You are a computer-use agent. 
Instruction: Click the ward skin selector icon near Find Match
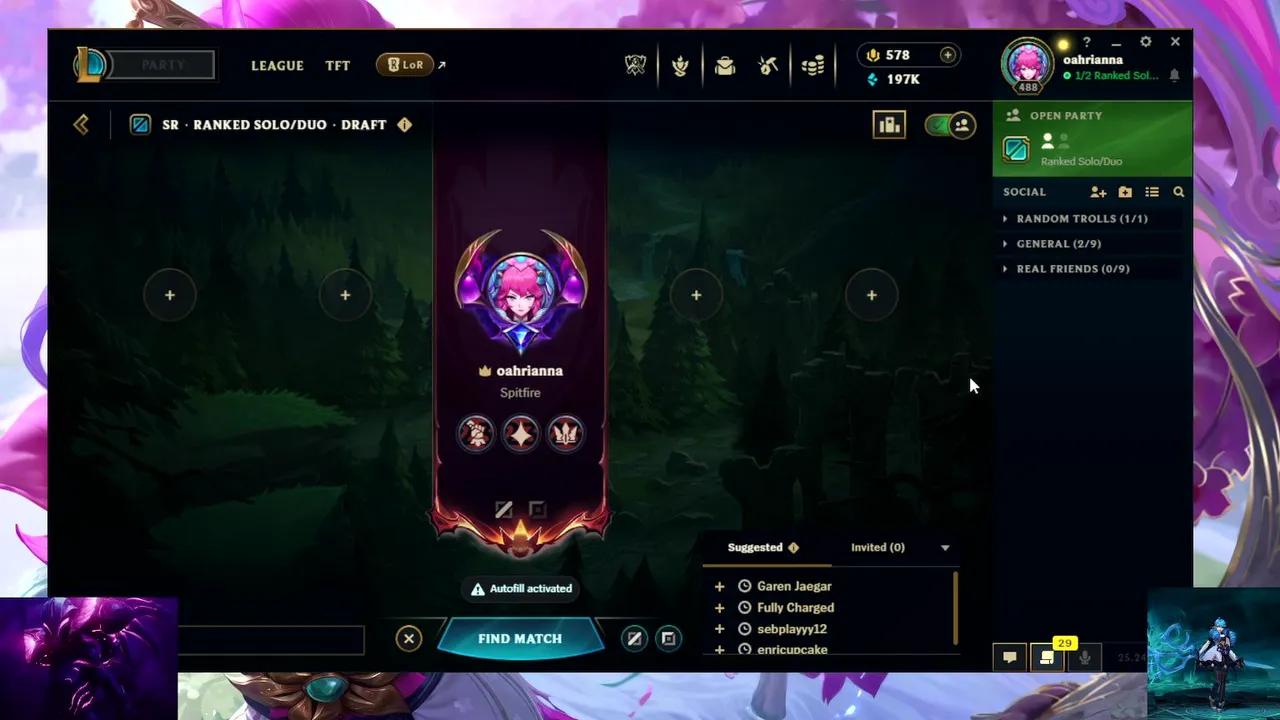coord(668,638)
